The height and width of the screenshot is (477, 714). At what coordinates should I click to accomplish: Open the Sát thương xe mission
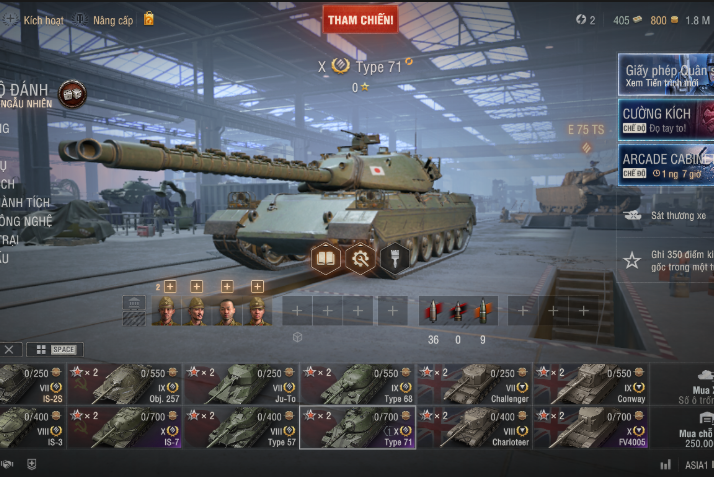tap(666, 215)
